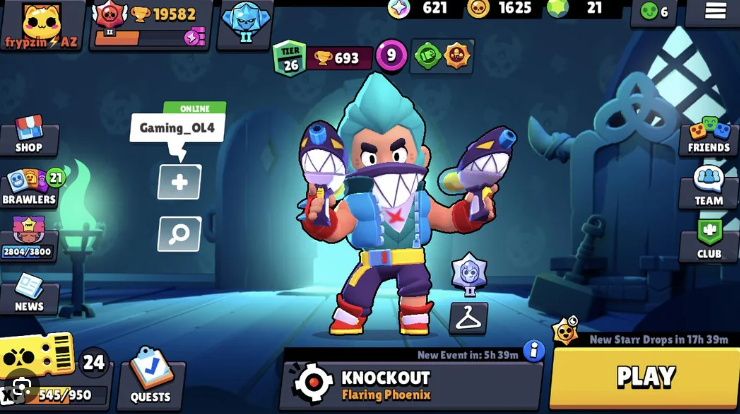Click the magnifying glass search button

179,234
